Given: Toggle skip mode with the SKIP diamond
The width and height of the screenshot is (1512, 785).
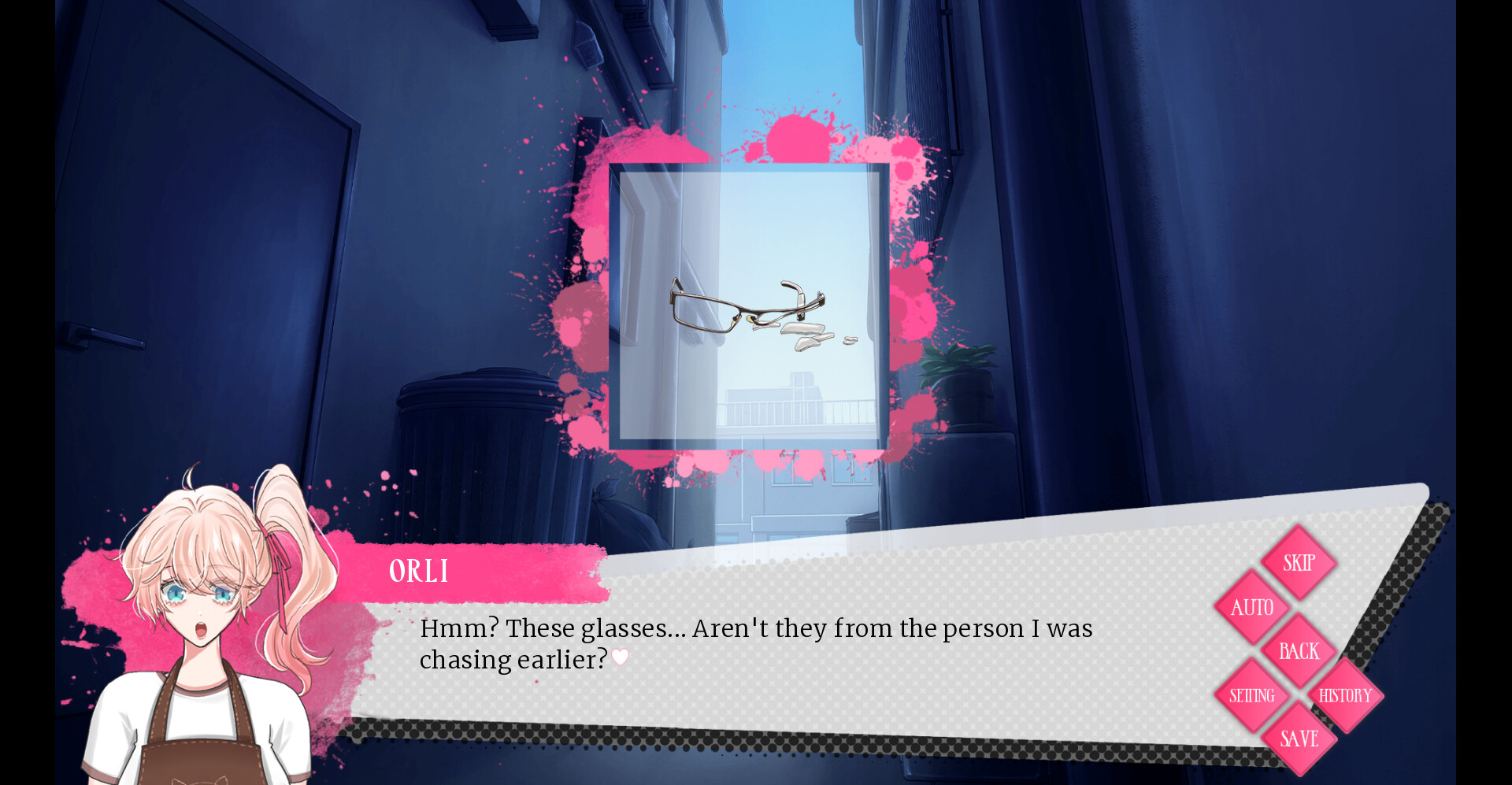Looking at the screenshot, I should point(1299,562).
